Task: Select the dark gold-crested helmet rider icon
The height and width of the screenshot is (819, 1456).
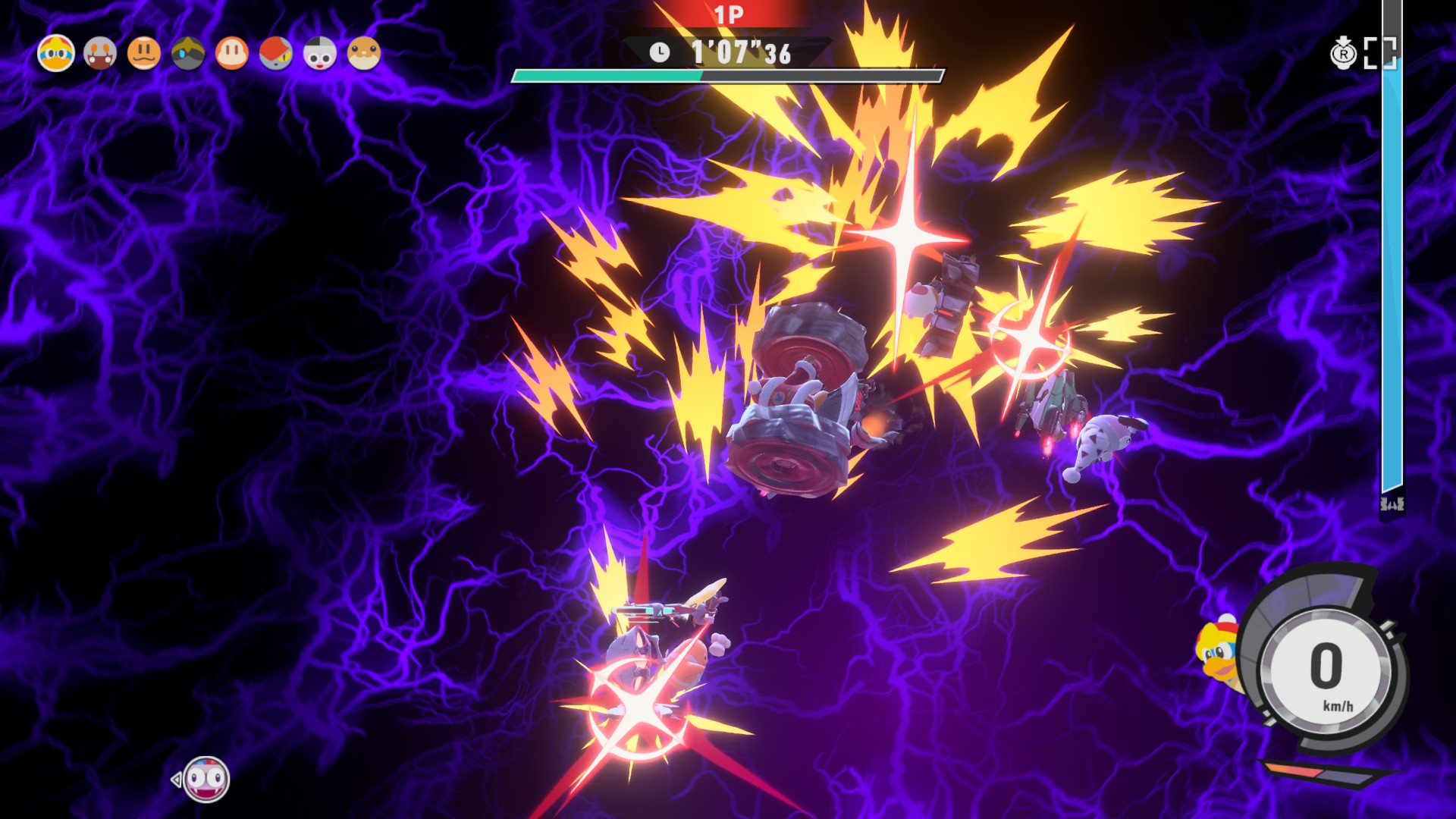Action: coord(188,54)
